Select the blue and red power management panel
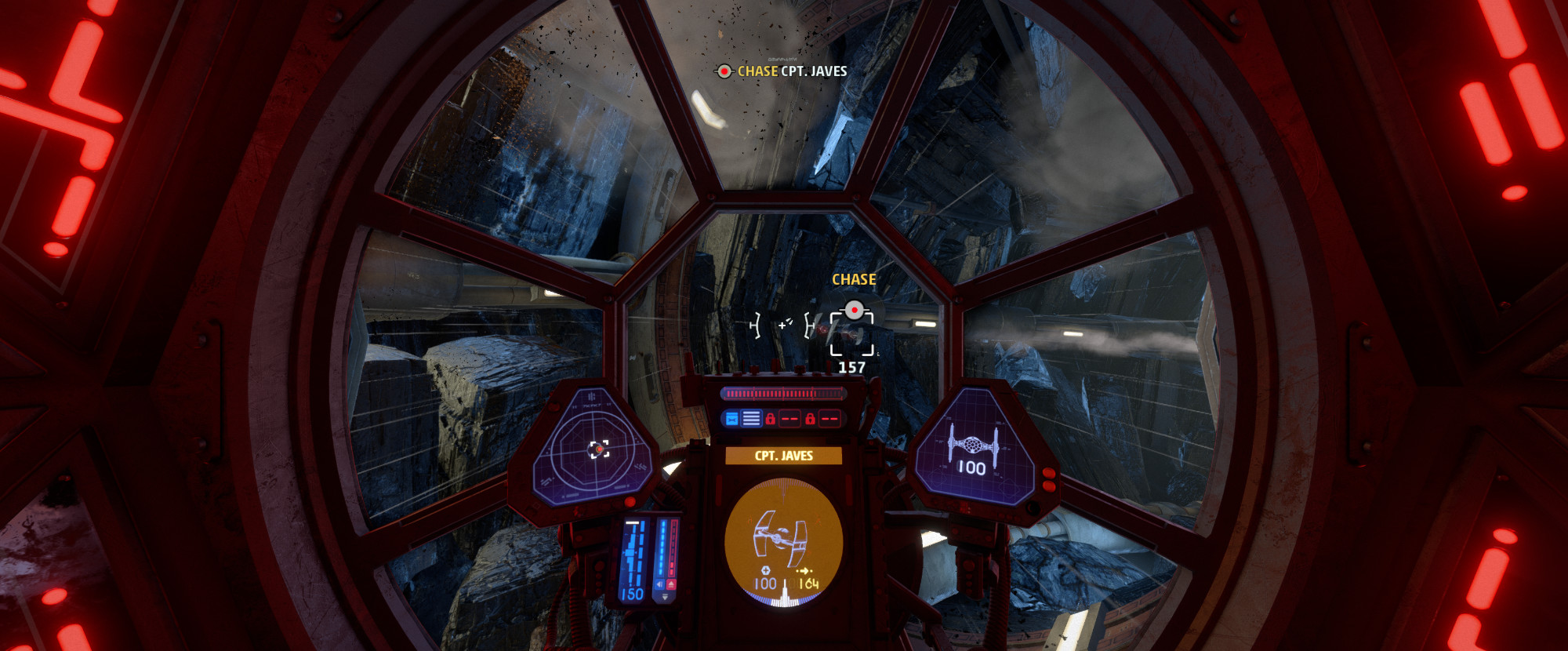The height and width of the screenshot is (651, 1568). coord(666,558)
